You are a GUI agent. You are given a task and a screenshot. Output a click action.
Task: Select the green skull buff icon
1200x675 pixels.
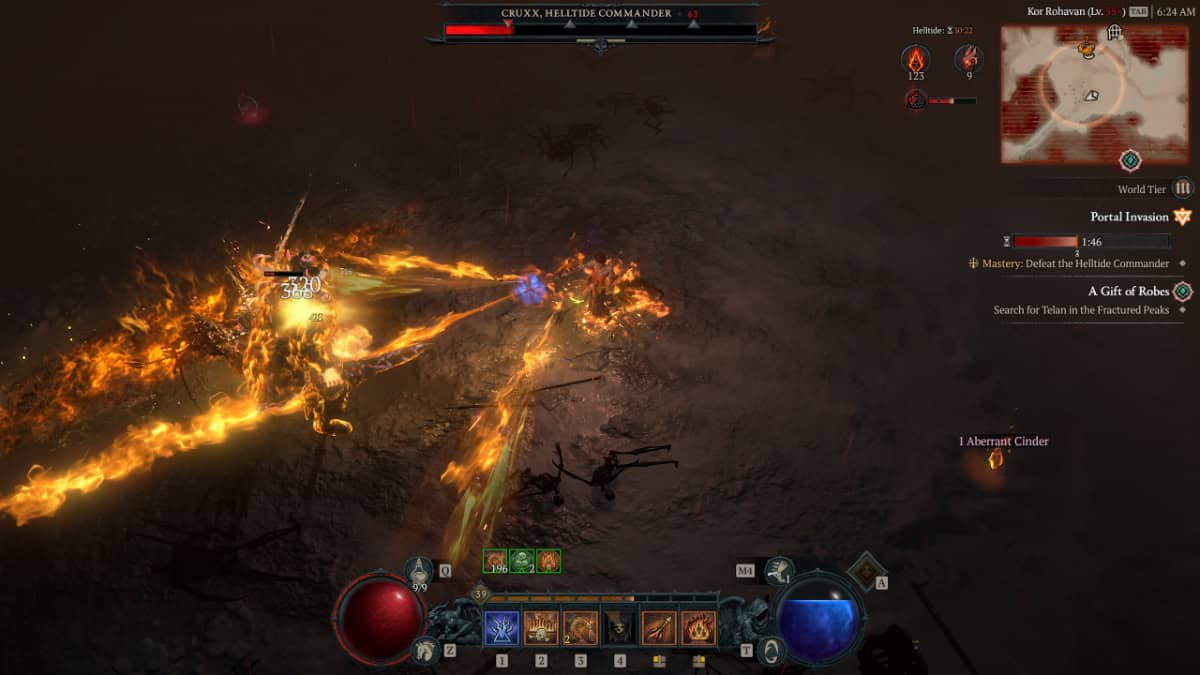click(x=522, y=561)
